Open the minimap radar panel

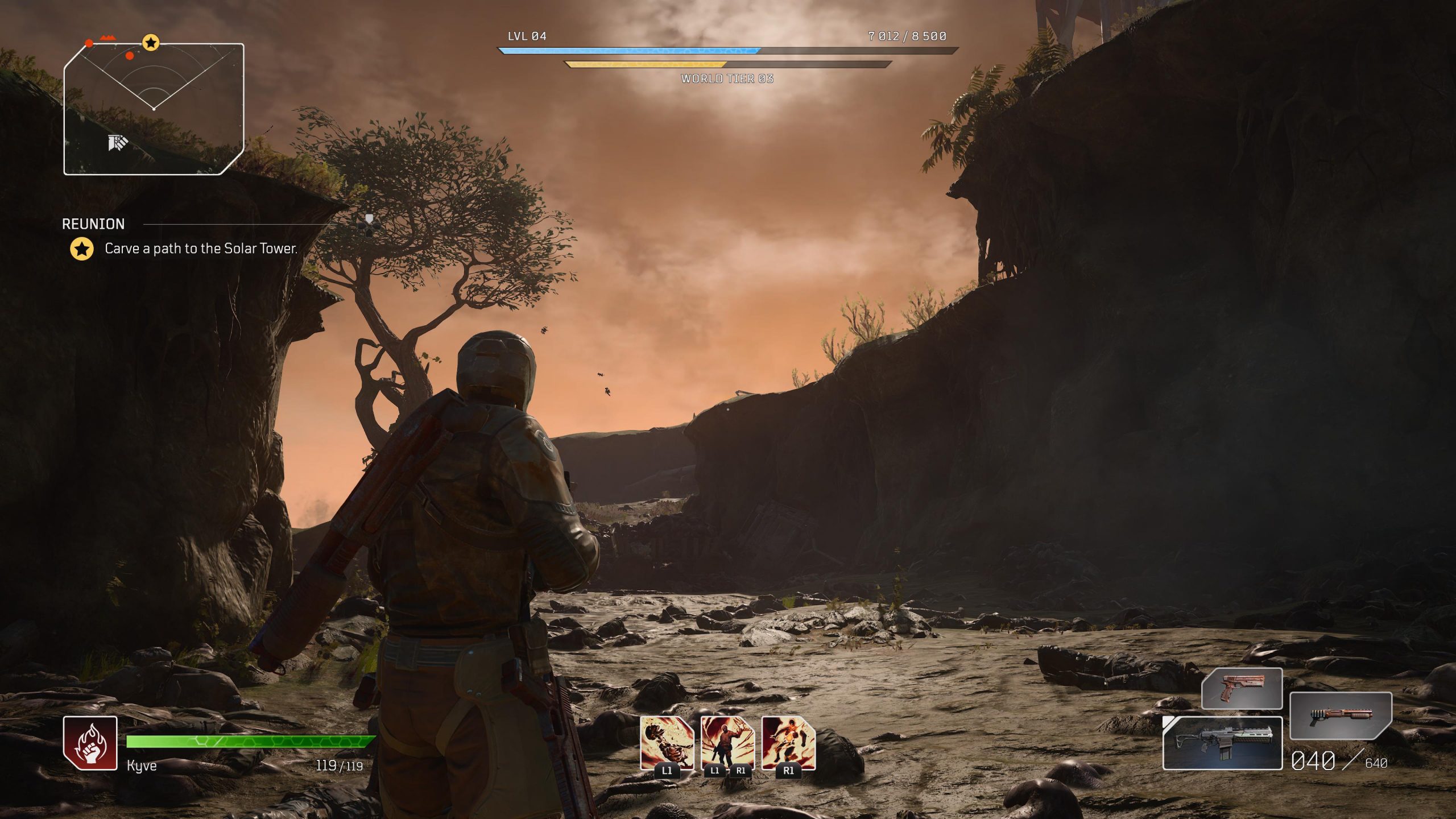[154, 109]
